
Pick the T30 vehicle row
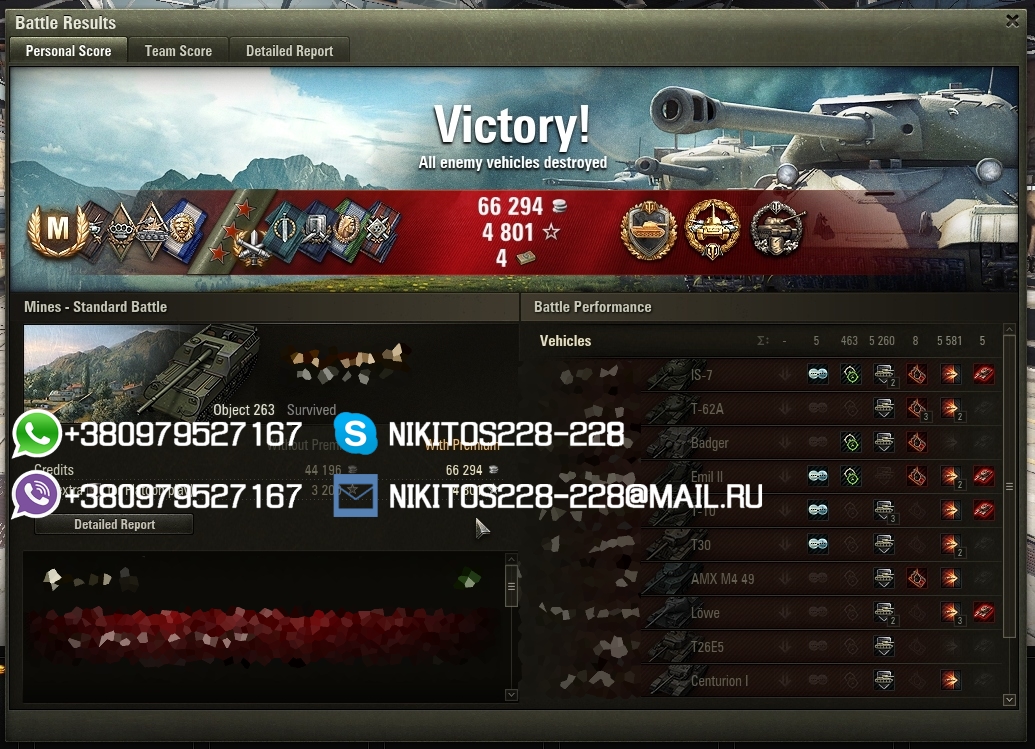(700, 545)
